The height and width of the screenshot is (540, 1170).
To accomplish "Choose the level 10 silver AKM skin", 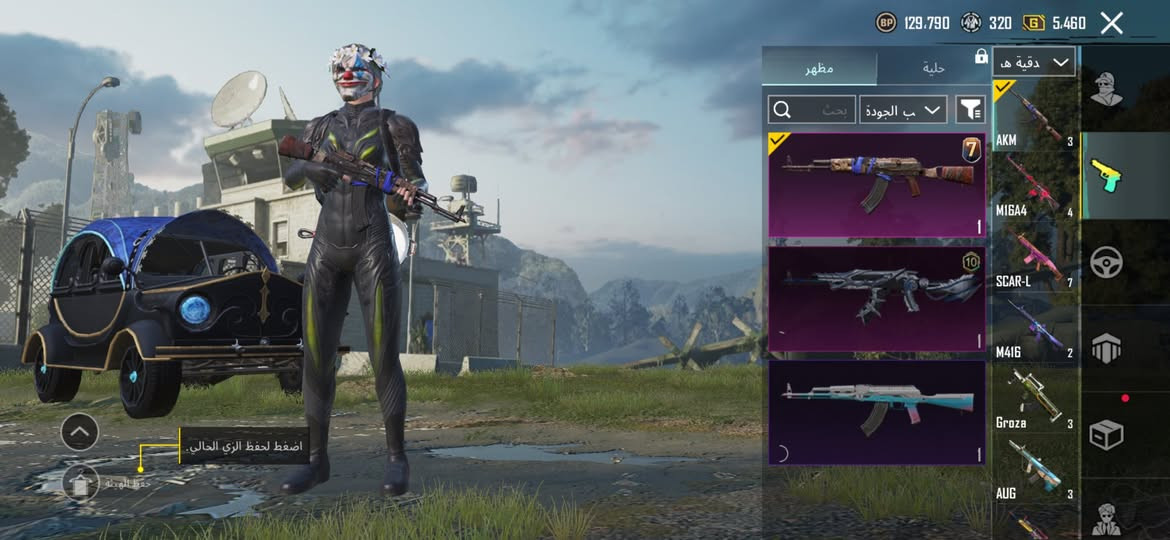I will tap(876, 299).
